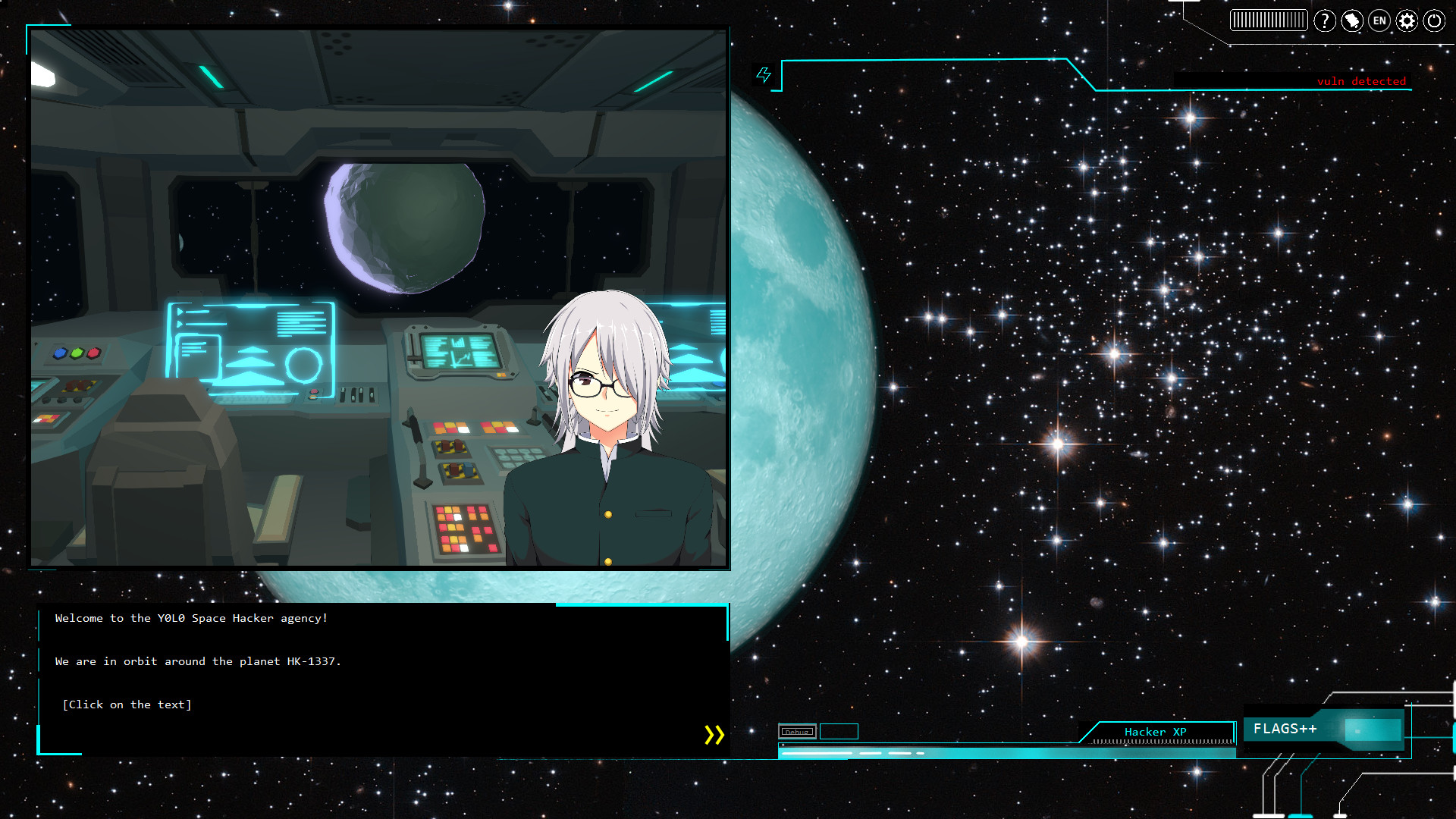Click the signal-strength bars indicator
Screen dimensions: 1456x819
[1268, 20]
